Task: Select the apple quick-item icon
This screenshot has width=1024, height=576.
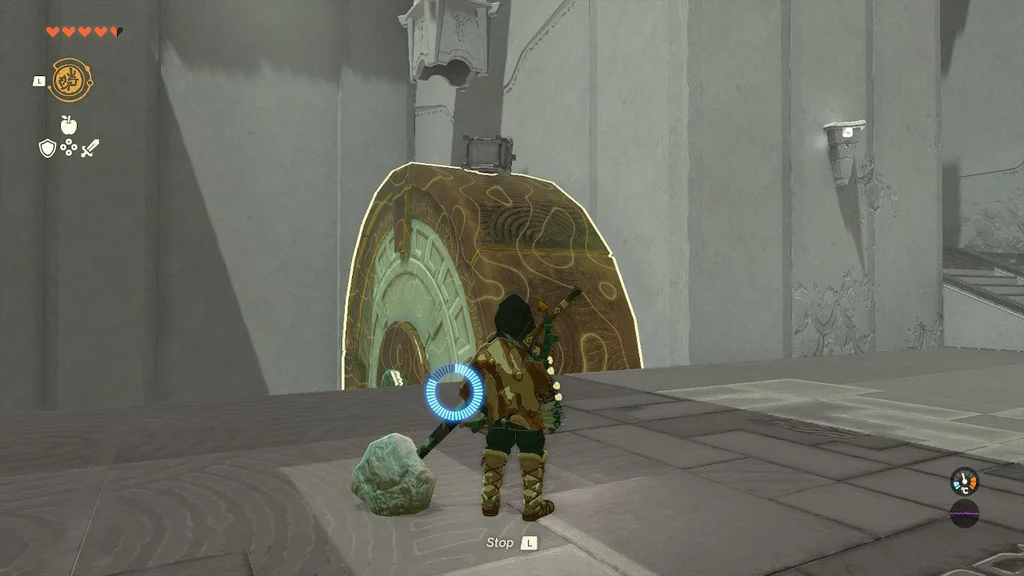Action: click(x=68, y=125)
